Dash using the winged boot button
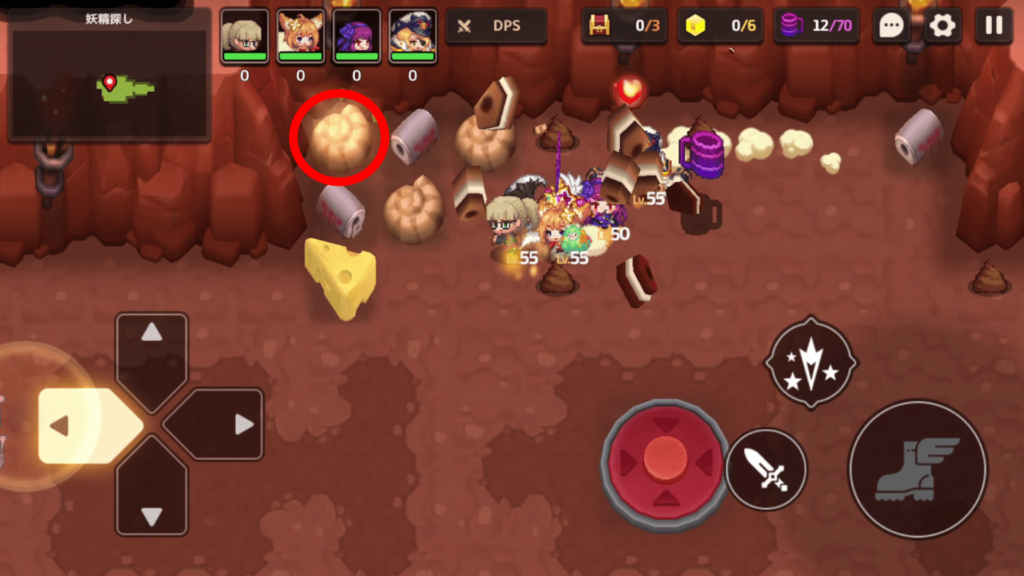 (x=918, y=469)
